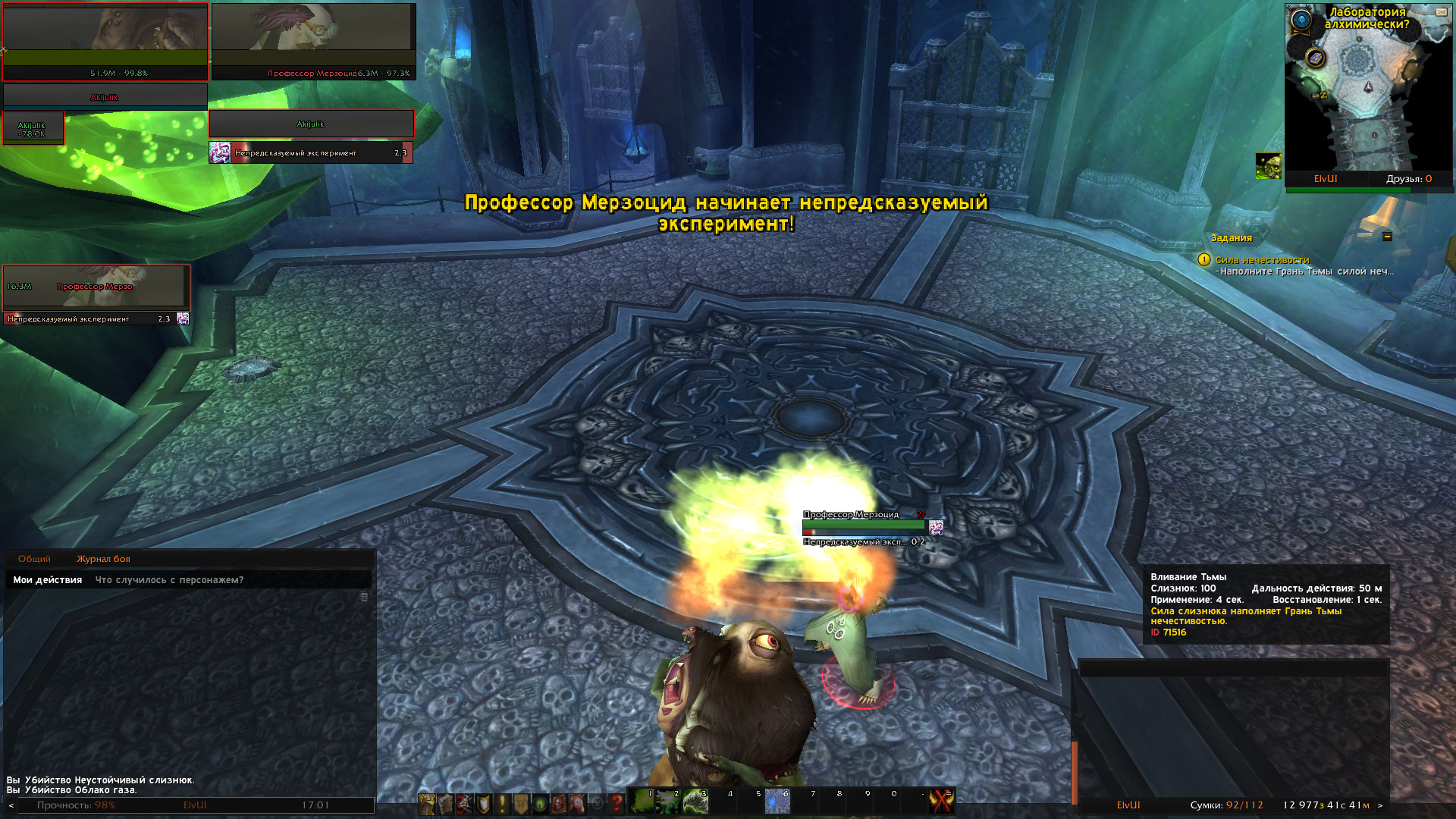Use the green slime ability in slot 2

[669, 801]
